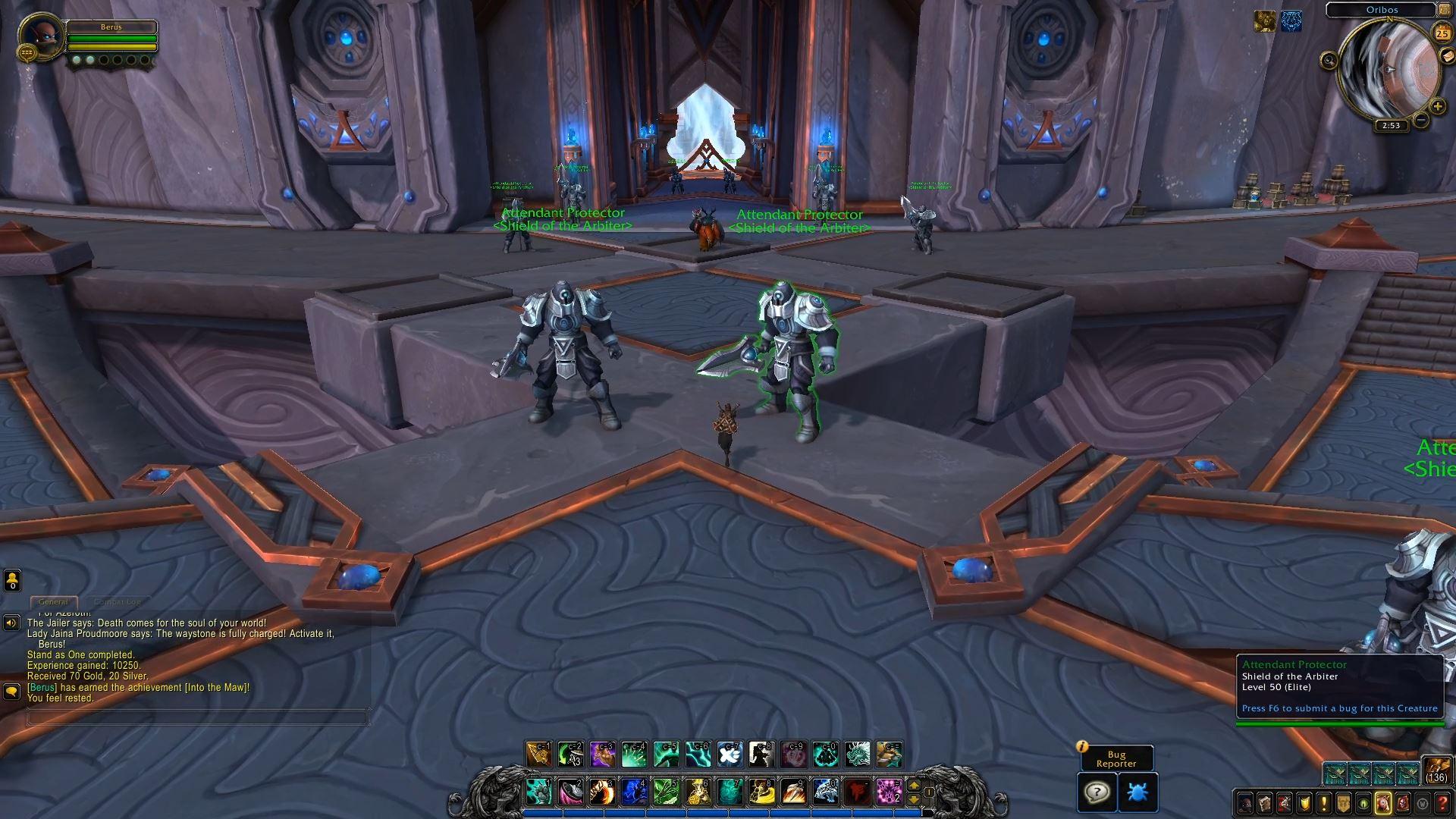Viewport: 1456px width, 819px height.
Task: Page the action bar up with the arrow
Action: (914, 786)
